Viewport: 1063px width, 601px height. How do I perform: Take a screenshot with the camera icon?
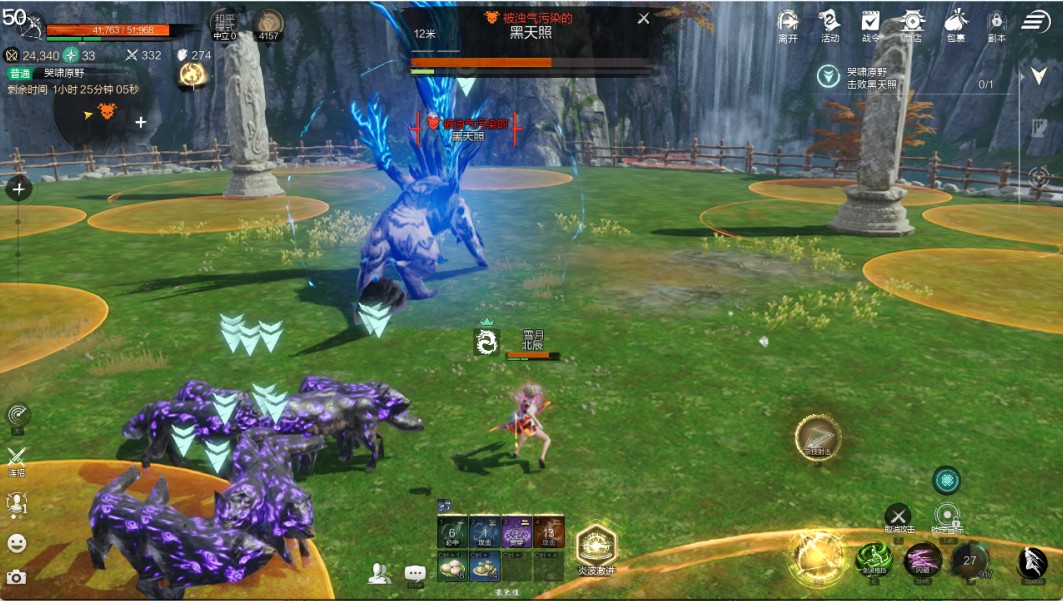tap(17, 577)
